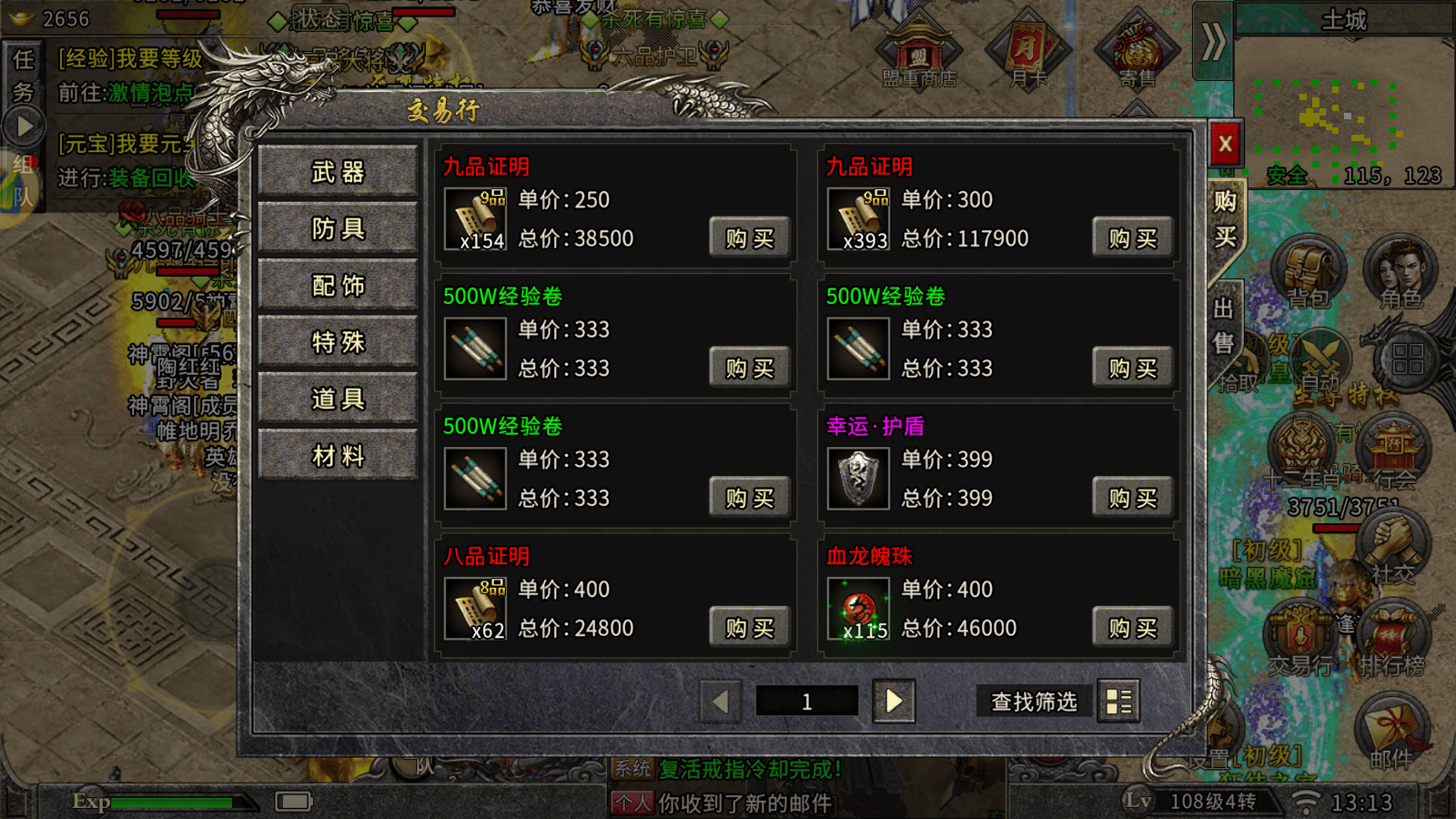Choose the 特殊 special category
The height and width of the screenshot is (819, 1456).
339,342
